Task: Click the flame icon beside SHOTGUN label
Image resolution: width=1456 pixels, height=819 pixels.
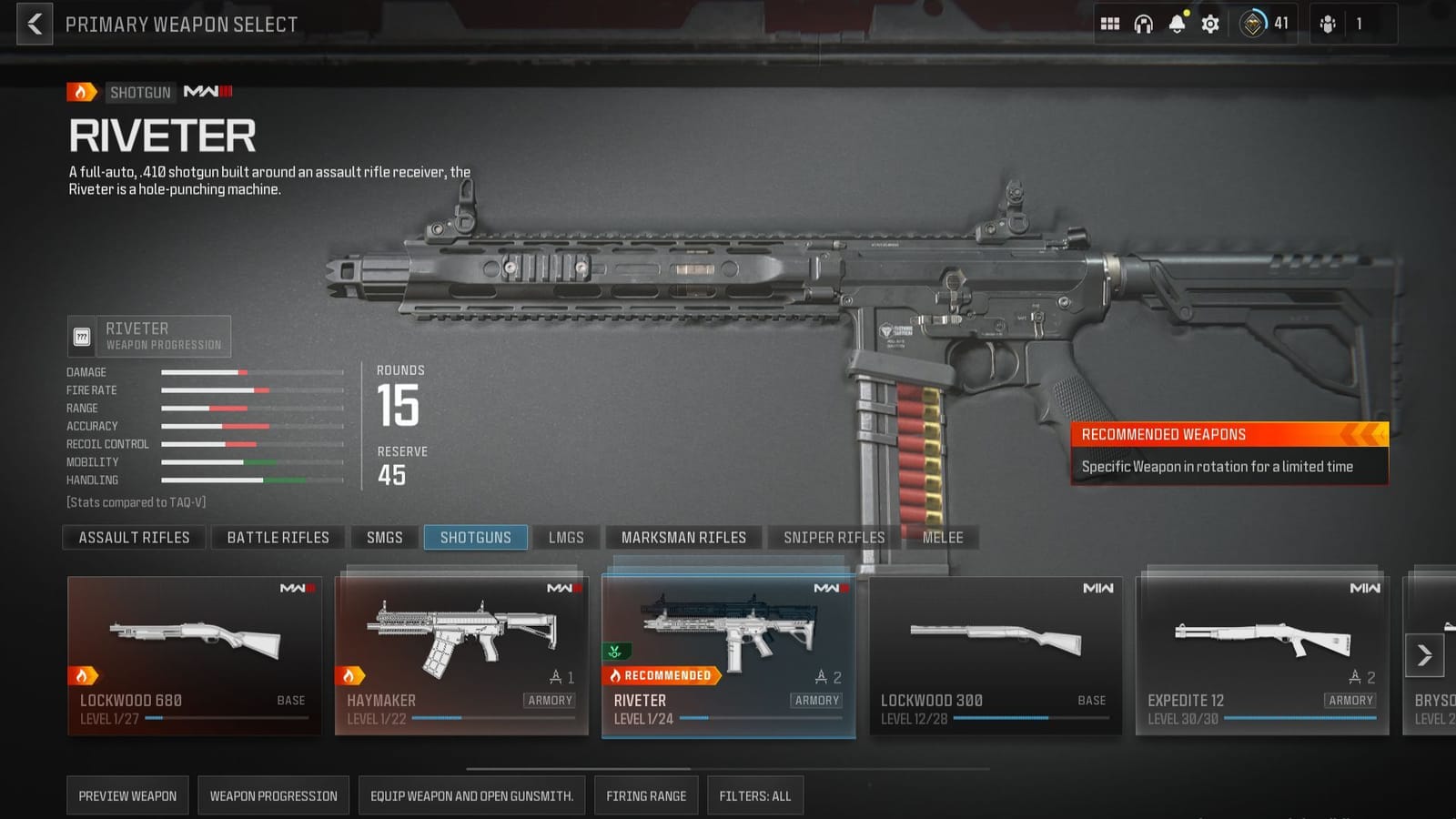Action: tap(81, 92)
